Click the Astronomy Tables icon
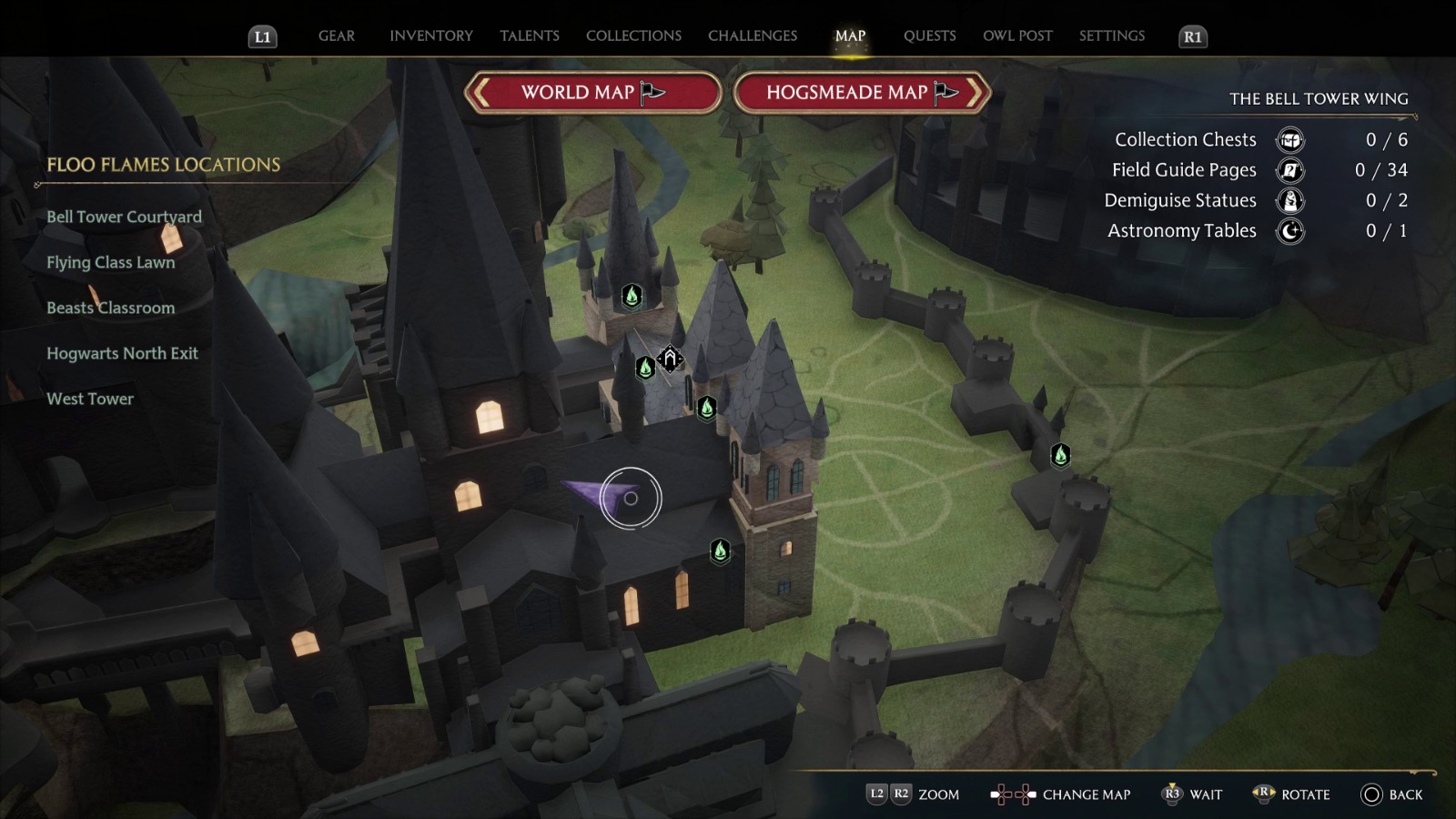The width and height of the screenshot is (1456, 819). (x=1289, y=231)
